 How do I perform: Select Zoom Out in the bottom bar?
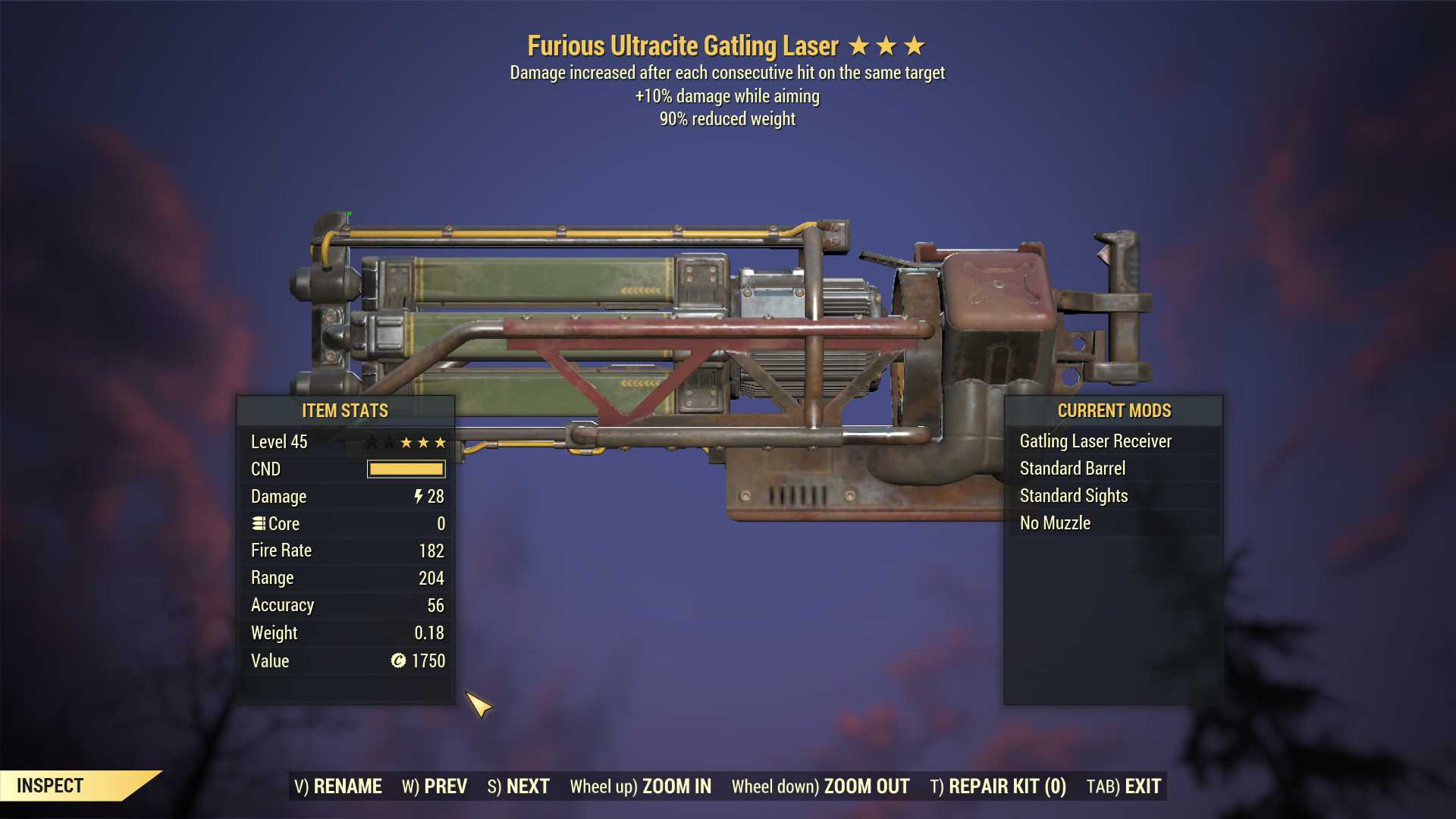[x=821, y=786]
